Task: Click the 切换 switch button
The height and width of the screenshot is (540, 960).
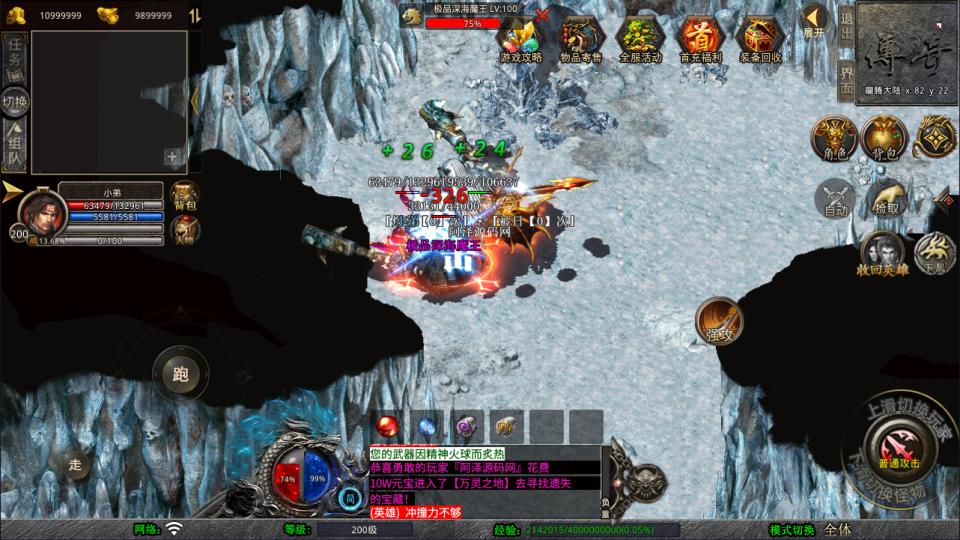Action: pyautogui.click(x=14, y=102)
